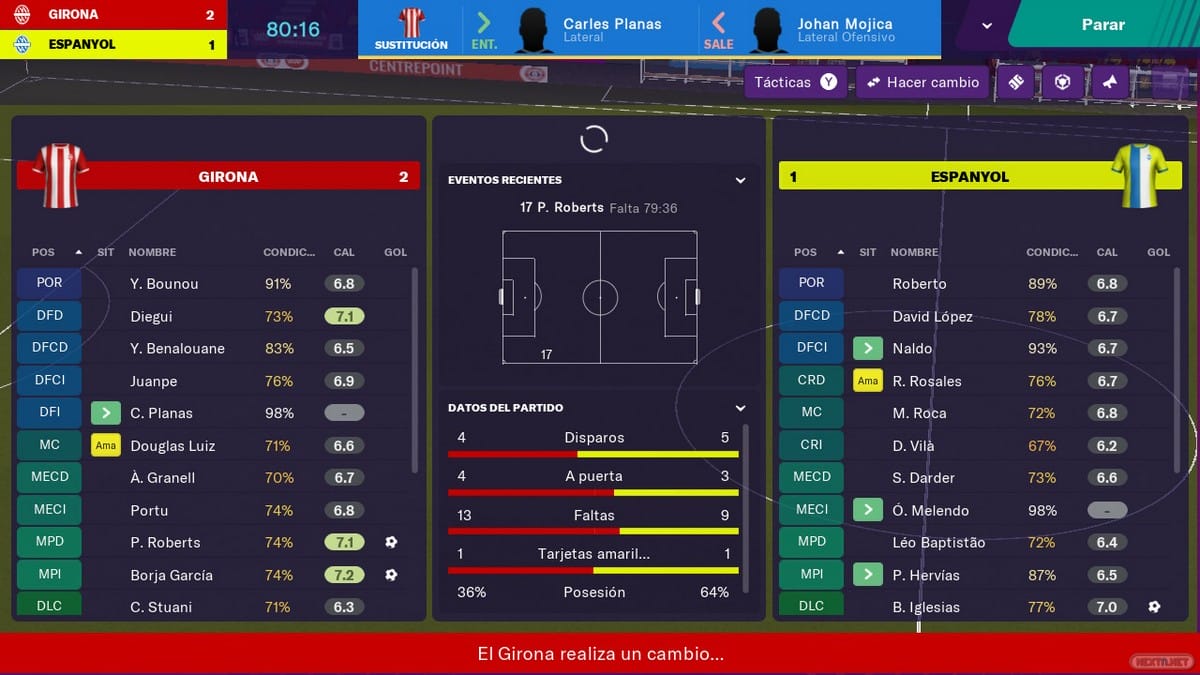This screenshot has width=1200, height=675.
Task: Click the Espanyol team name header
Action: click(969, 177)
